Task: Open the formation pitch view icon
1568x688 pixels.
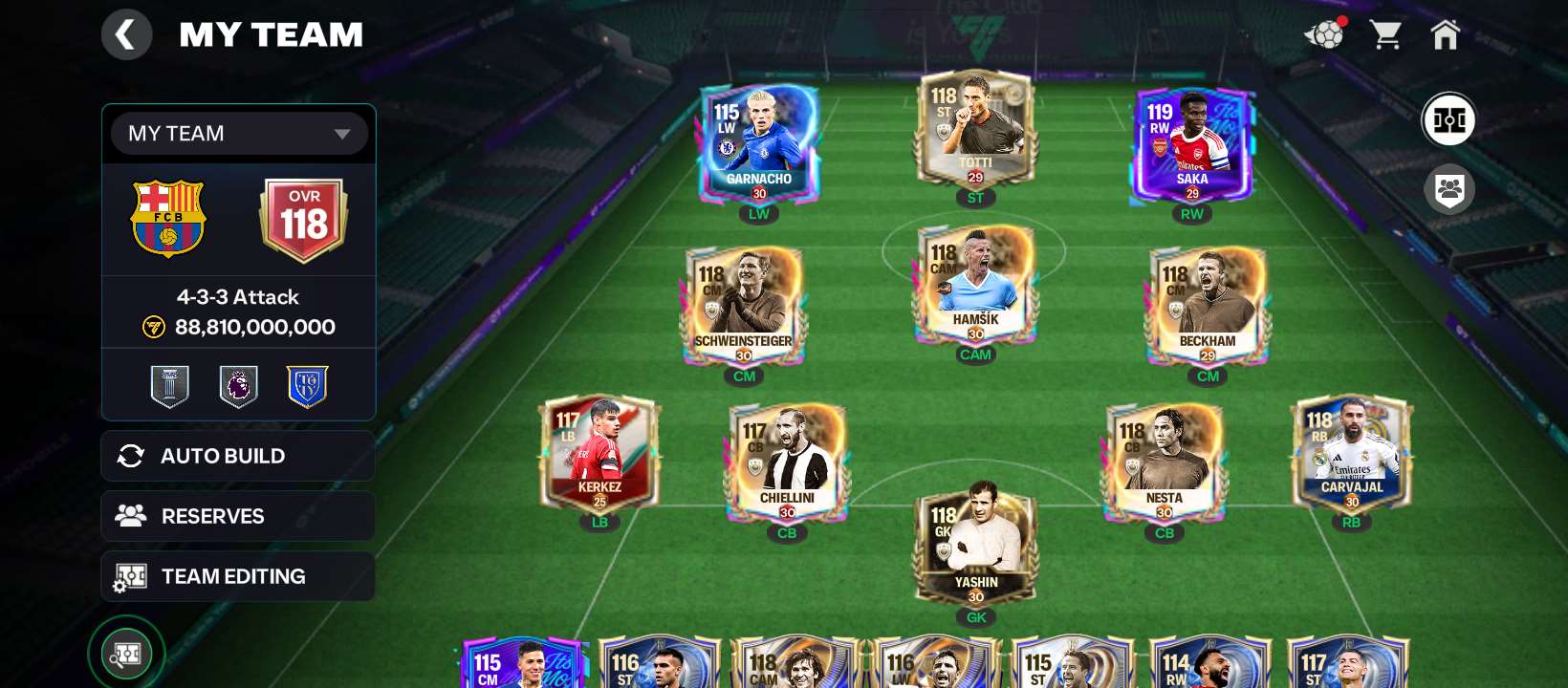Action: (x=1449, y=120)
